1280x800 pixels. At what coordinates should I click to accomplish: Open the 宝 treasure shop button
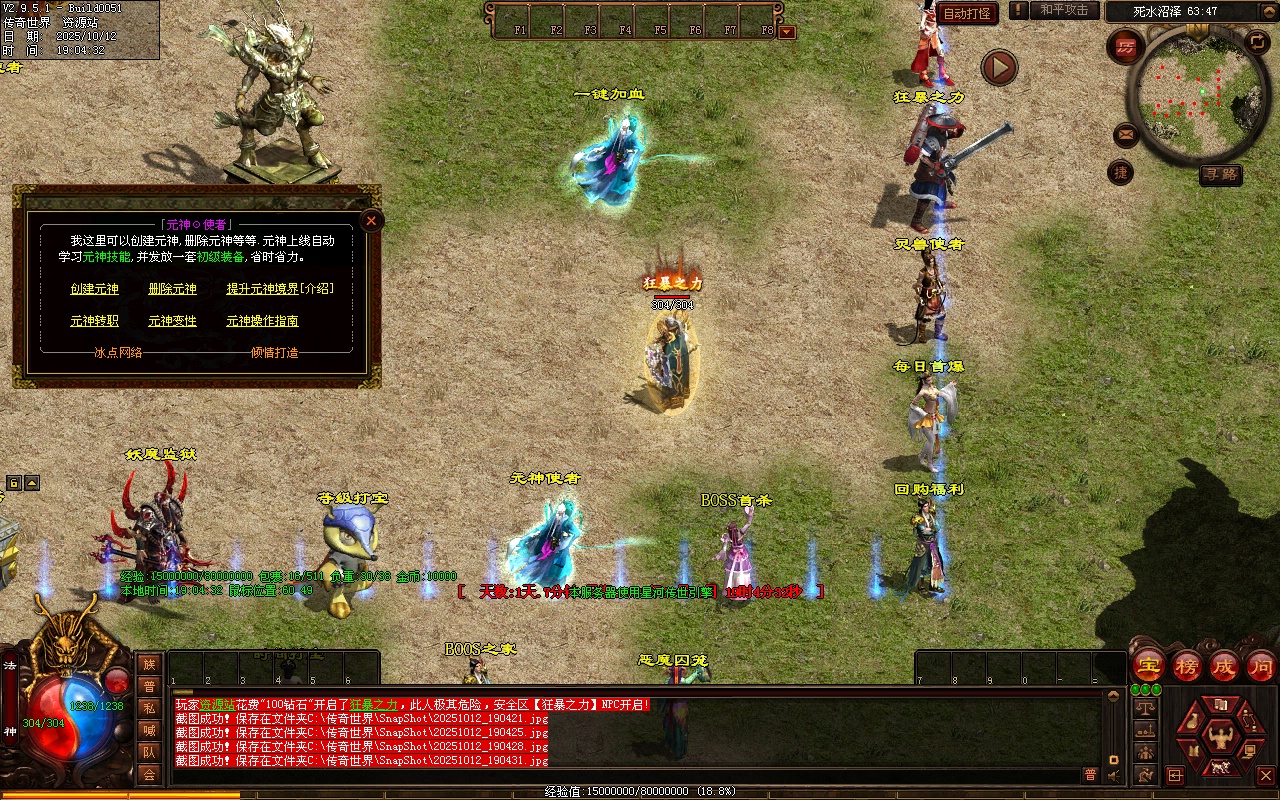click(x=1149, y=666)
